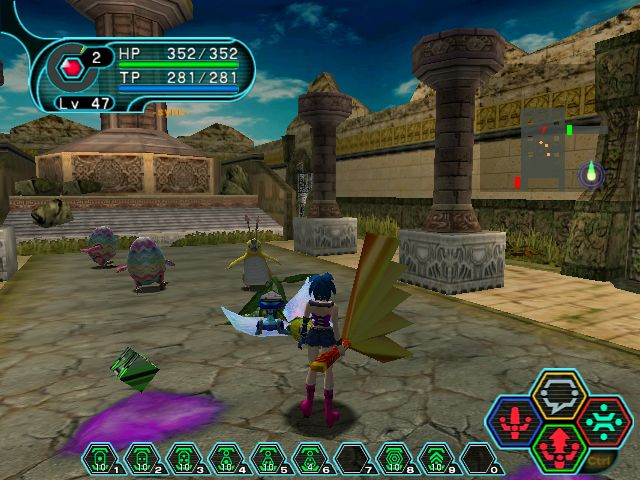Select the item in hotbar slot 5
Viewport: 640px width, 480px height.
click(x=268, y=459)
